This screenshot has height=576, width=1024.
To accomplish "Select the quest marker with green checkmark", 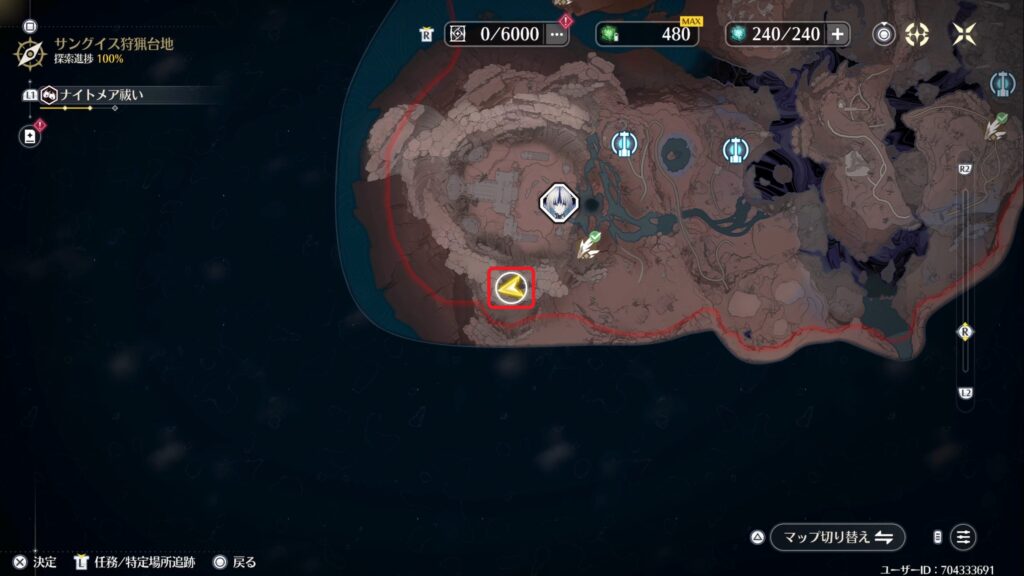I will coord(588,245).
